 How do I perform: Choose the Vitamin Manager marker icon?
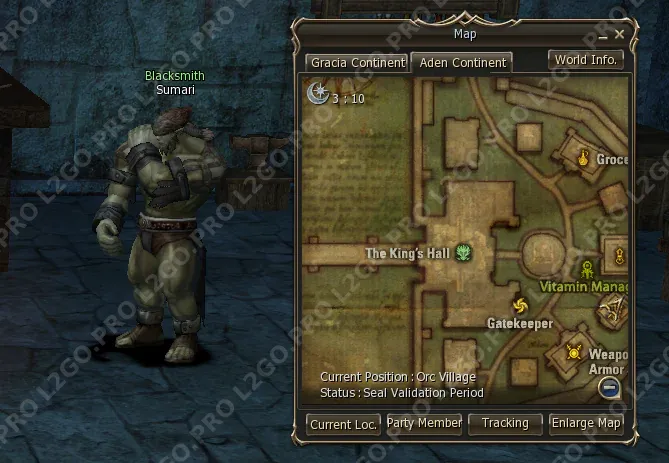tap(586, 268)
